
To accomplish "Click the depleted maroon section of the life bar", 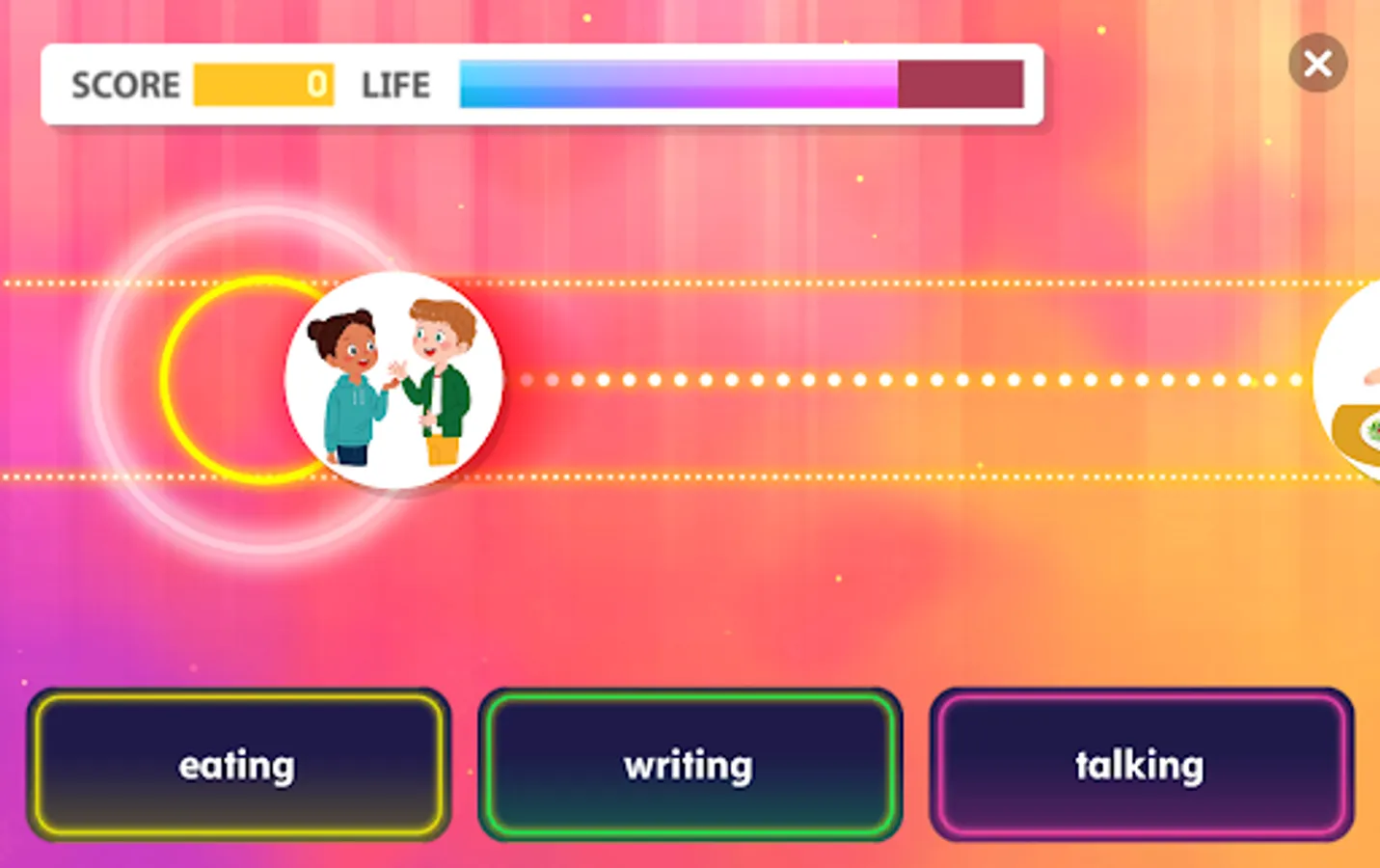I will pos(960,85).
